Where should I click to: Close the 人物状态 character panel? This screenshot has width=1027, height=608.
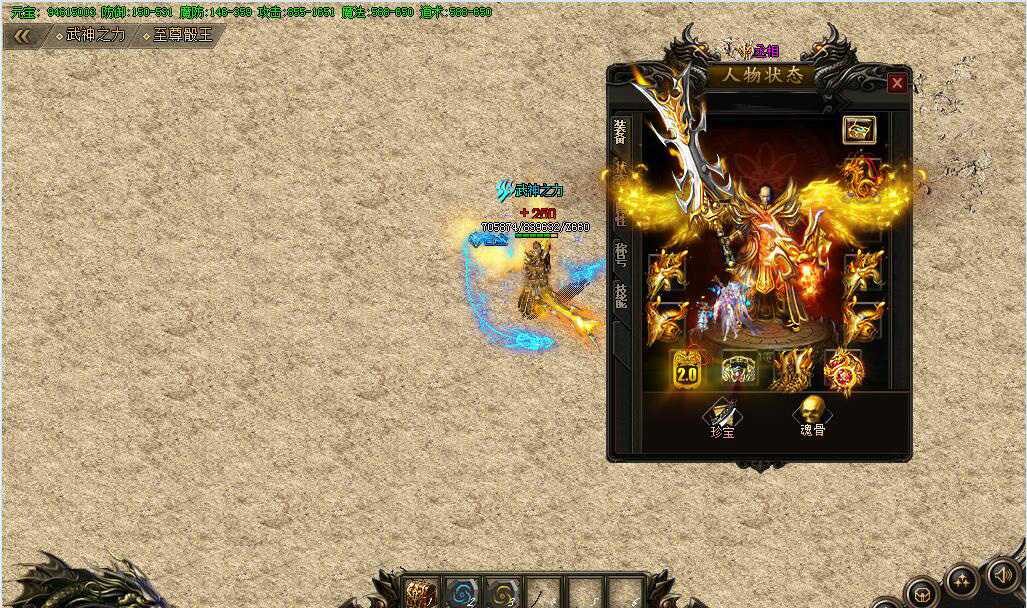tap(897, 83)
